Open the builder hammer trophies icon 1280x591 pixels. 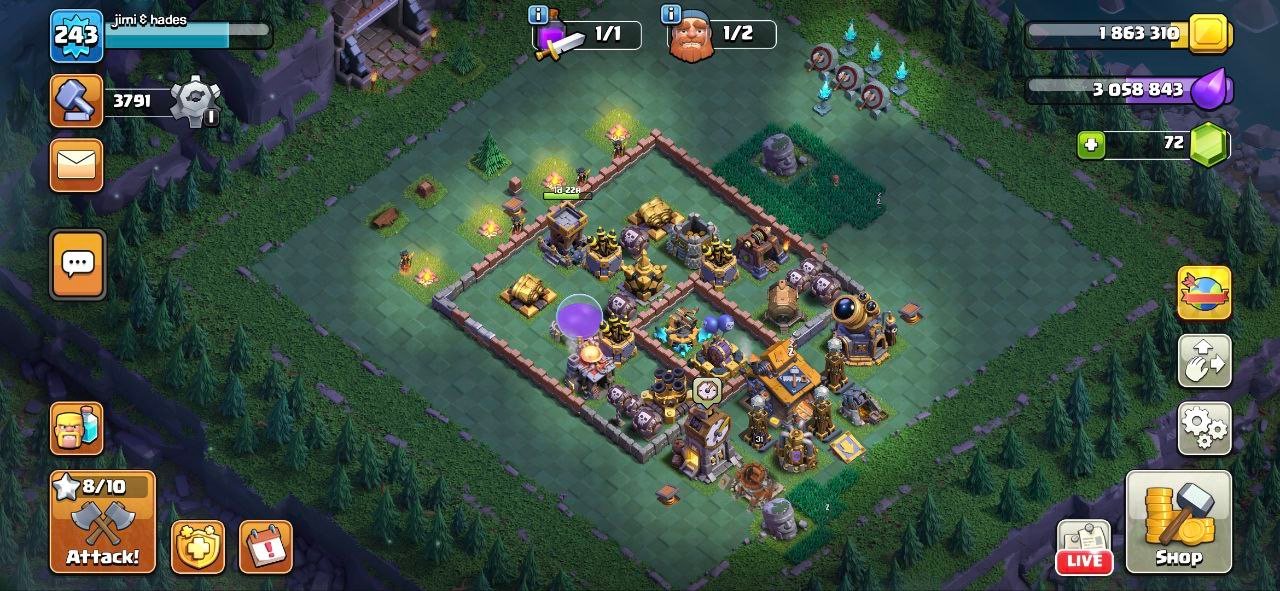[77, 100]
